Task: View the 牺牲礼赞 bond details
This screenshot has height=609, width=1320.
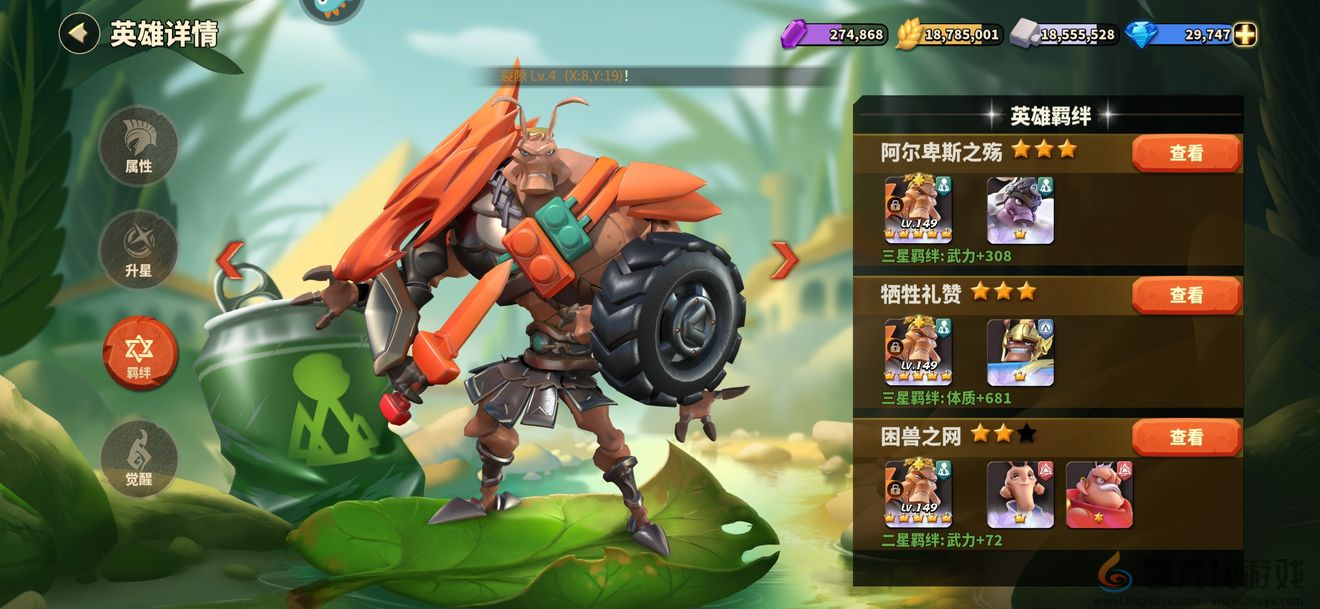Action: (1186, 295)
